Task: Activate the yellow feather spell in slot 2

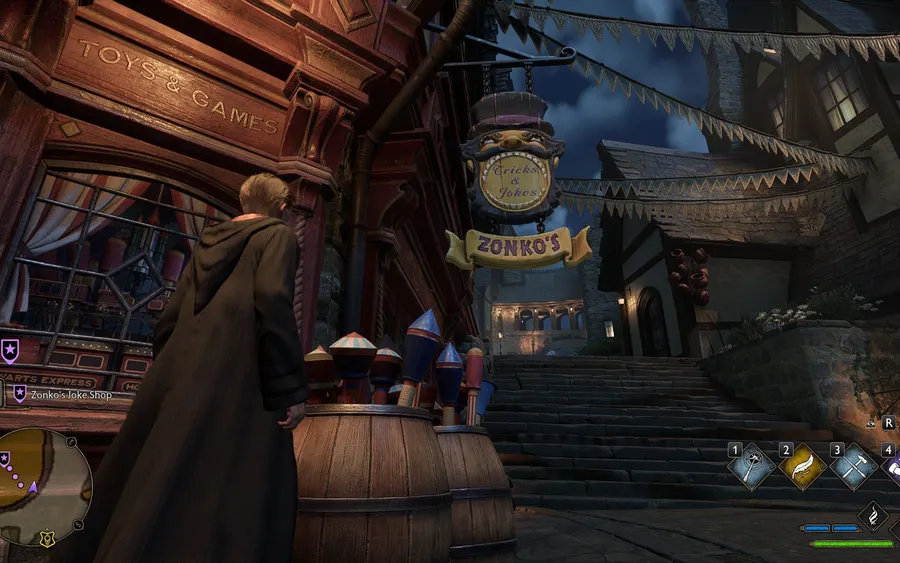Action: (802, 466)
